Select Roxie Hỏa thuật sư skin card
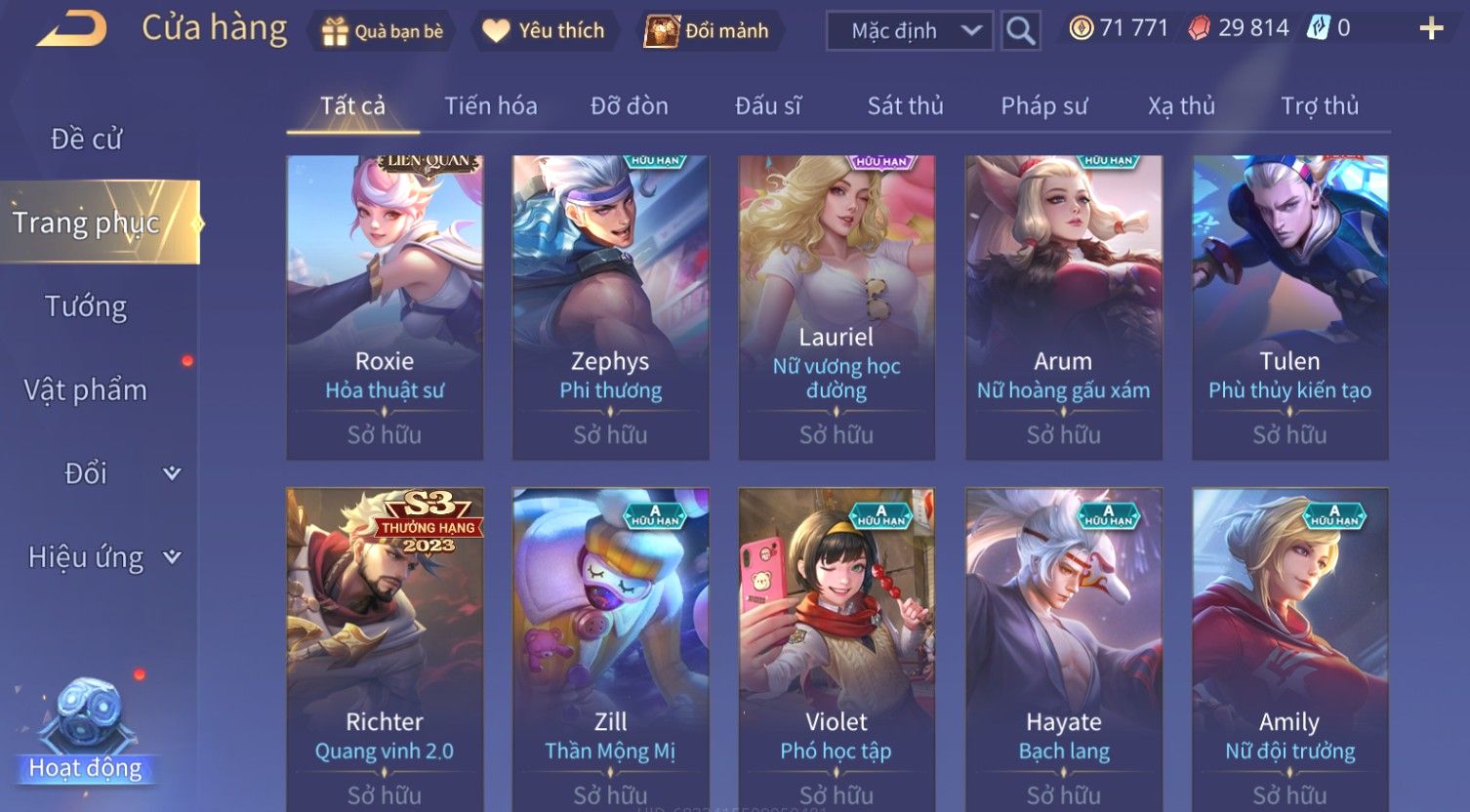This screenshot has width=1470, height=812. tap(385, 306)
